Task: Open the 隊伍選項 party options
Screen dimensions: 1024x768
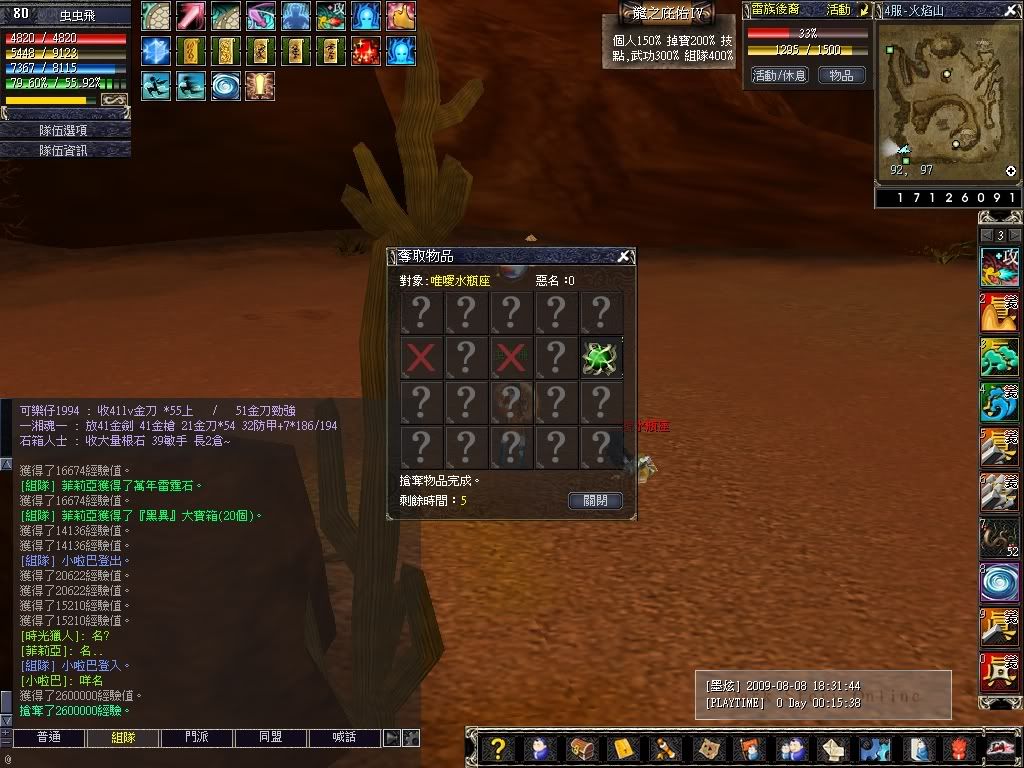Action: coord(66,130)
